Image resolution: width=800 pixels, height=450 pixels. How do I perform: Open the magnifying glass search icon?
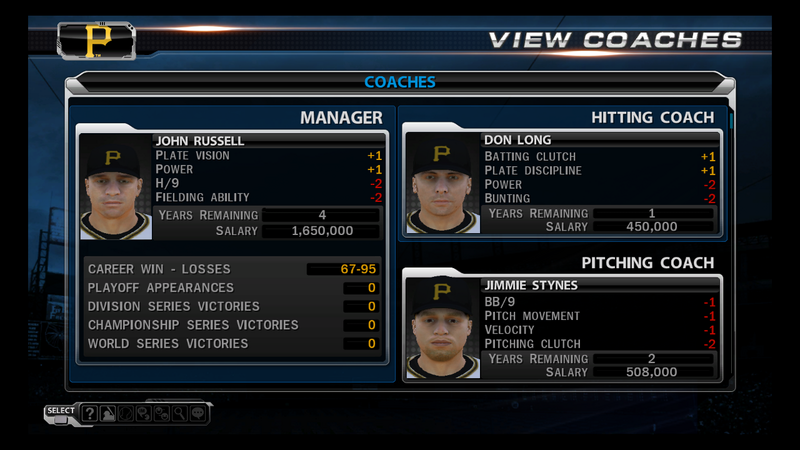pos(178,412)
